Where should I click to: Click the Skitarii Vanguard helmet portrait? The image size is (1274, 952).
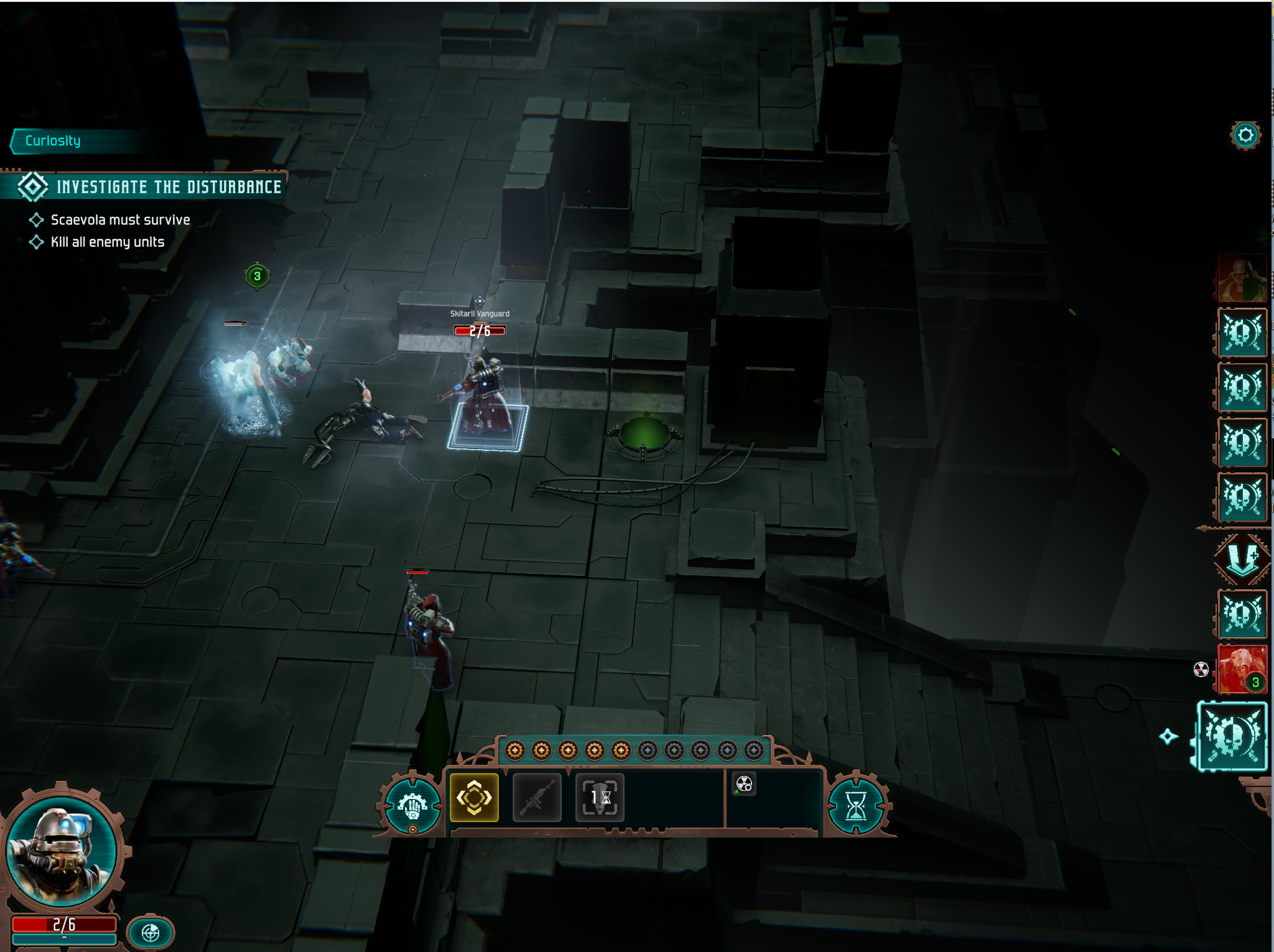[x=61, y=851]
